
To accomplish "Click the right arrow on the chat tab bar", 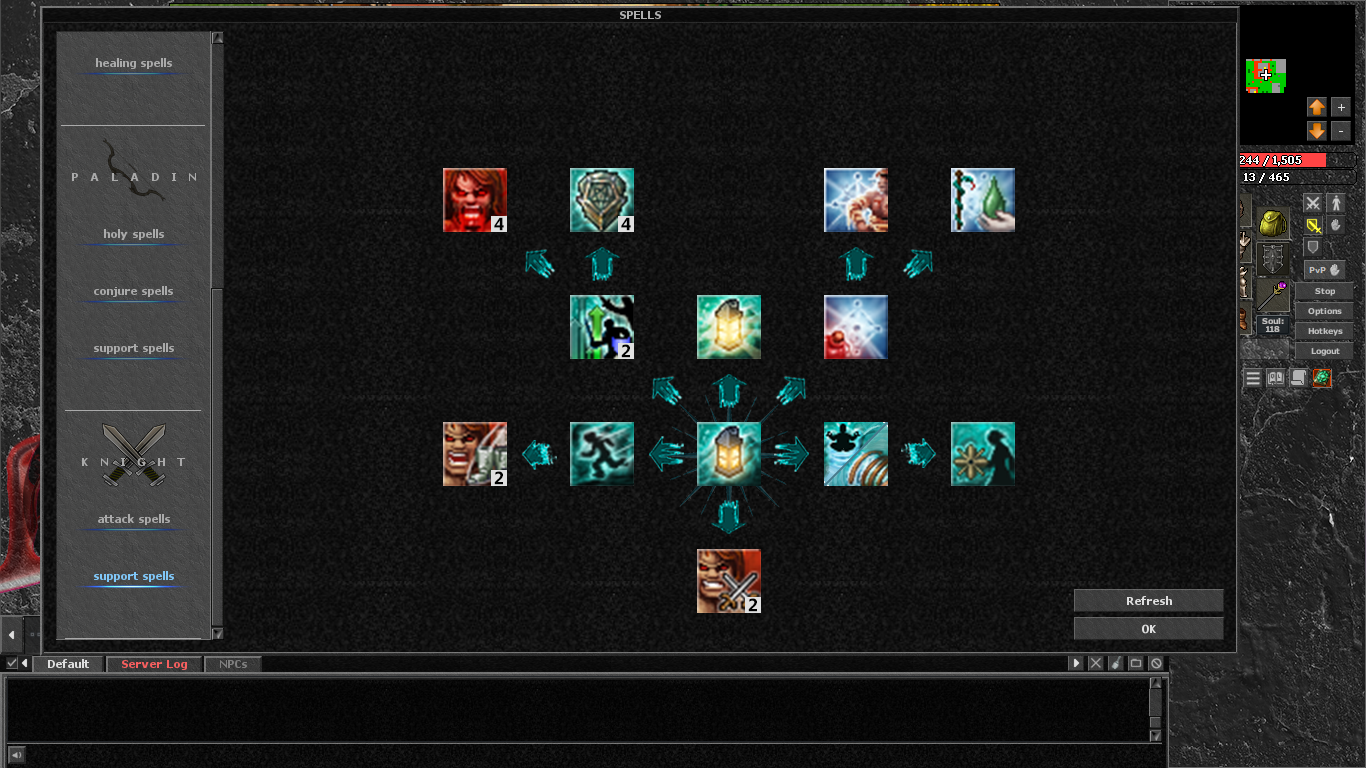I will [x=1076, y=663].
